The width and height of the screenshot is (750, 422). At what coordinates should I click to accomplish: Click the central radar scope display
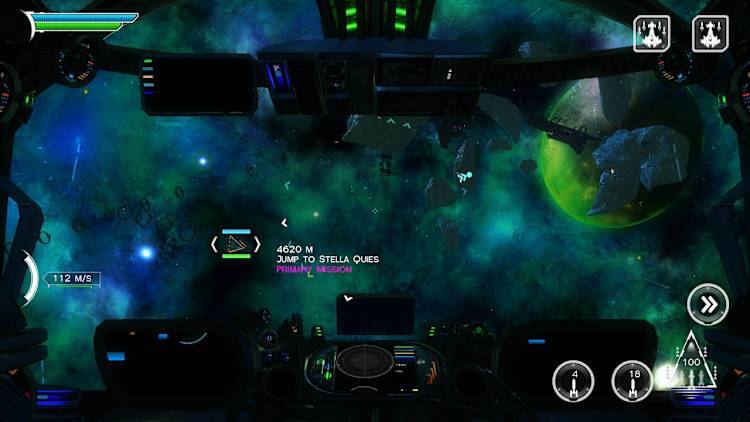pos(361,361)
